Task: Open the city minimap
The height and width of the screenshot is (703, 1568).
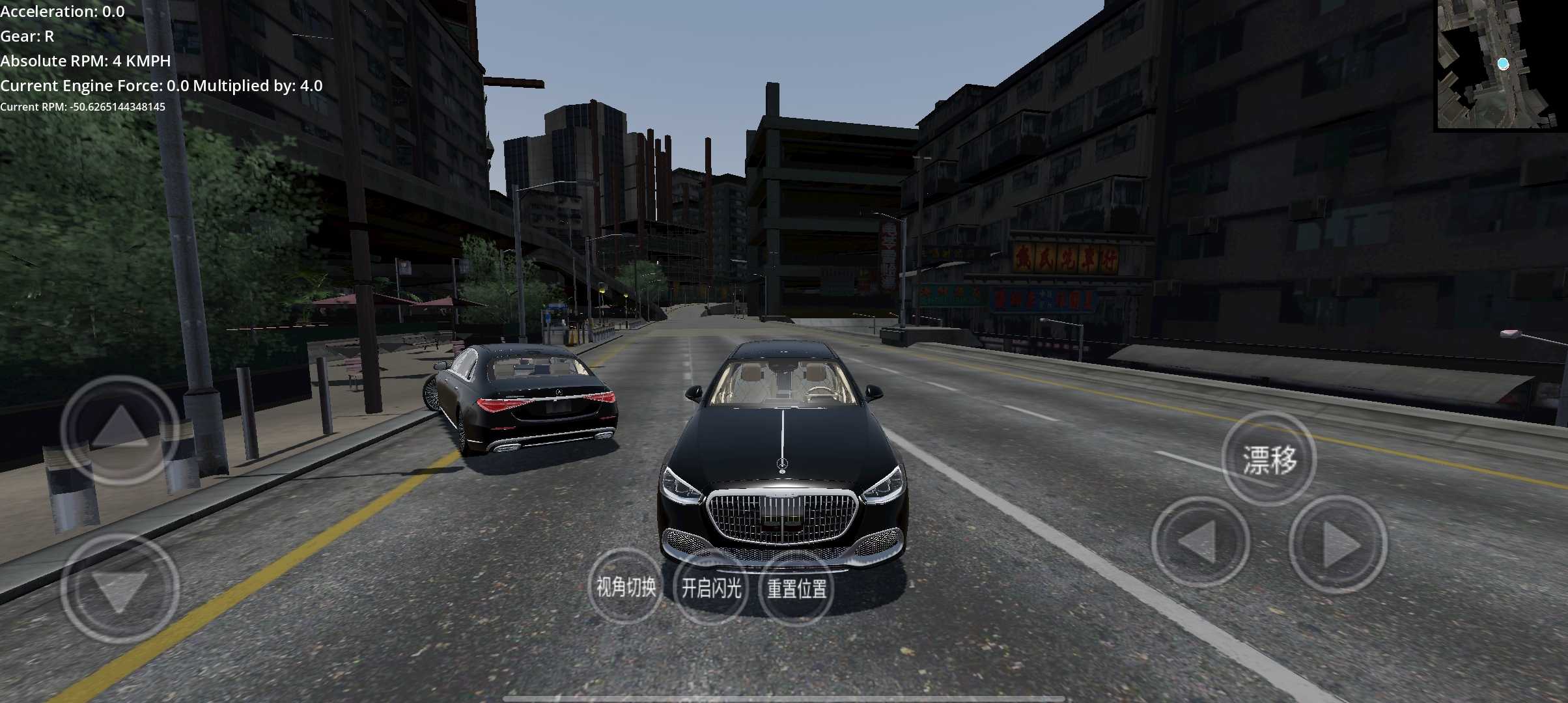Action: (x=1500, y=64)
